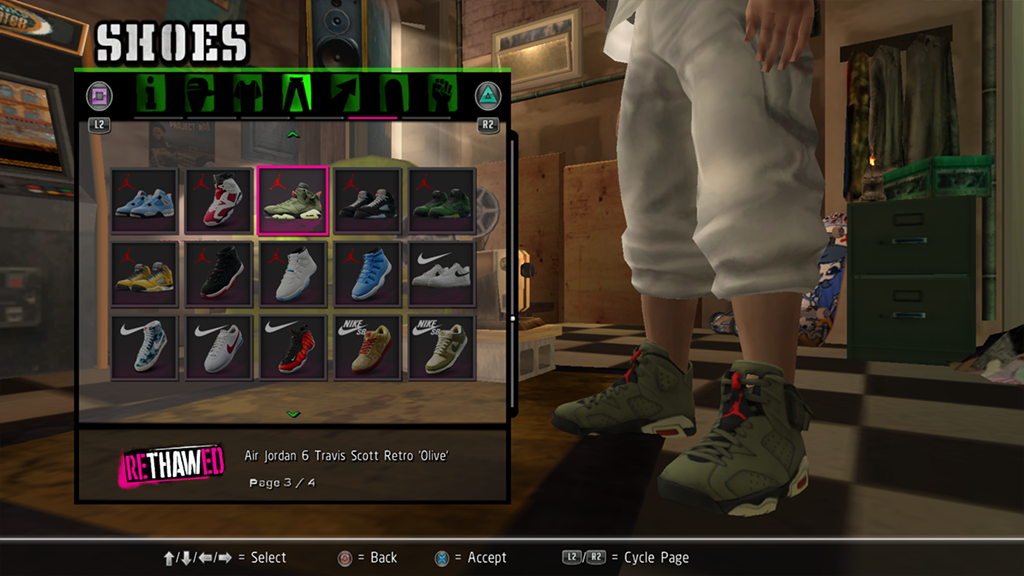The width and height of the screenshot is (1024, 576).
Task: Equip the red and black Nike Foamposite
Action: coord(293,348)
